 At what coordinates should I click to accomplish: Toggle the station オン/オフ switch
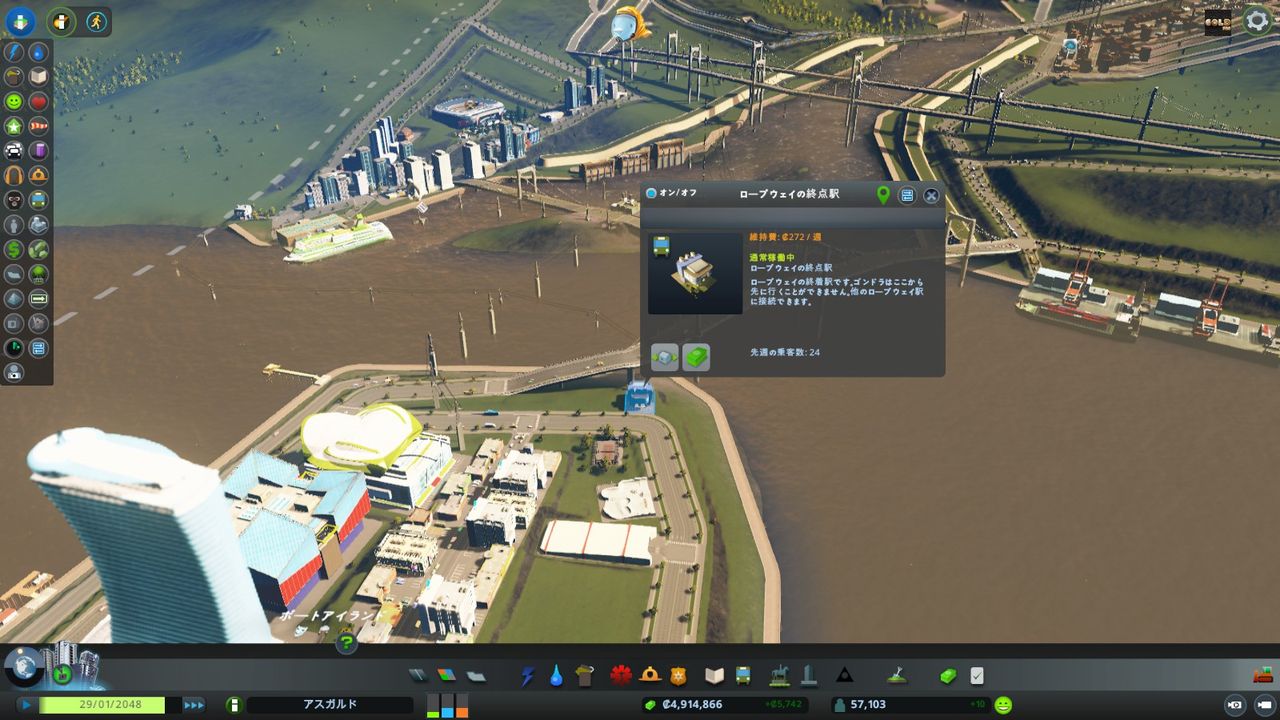click(x=651, y=192)
